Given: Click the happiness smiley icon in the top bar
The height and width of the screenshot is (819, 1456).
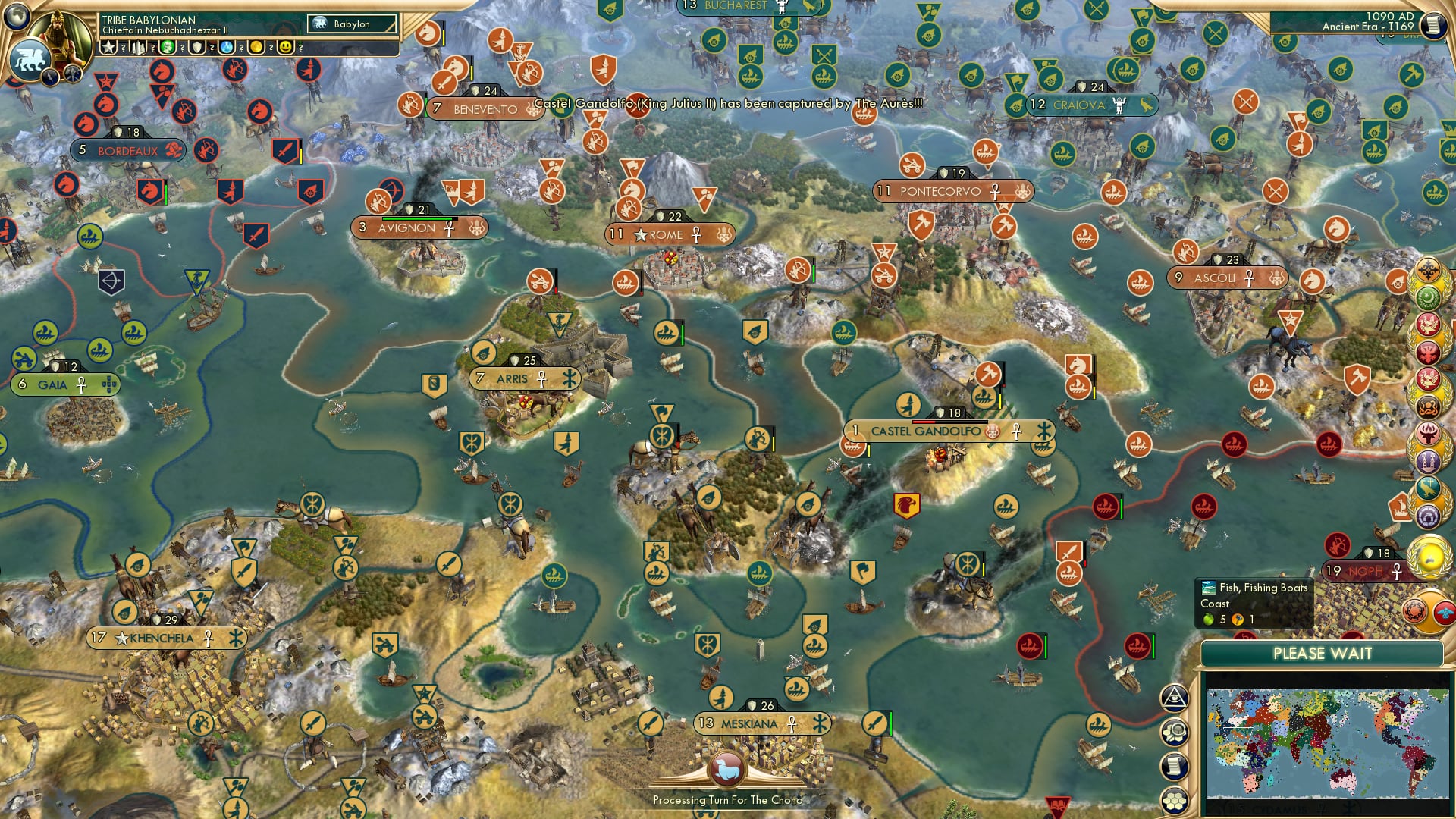Looking at the screenshot, I should pos(286,47).
